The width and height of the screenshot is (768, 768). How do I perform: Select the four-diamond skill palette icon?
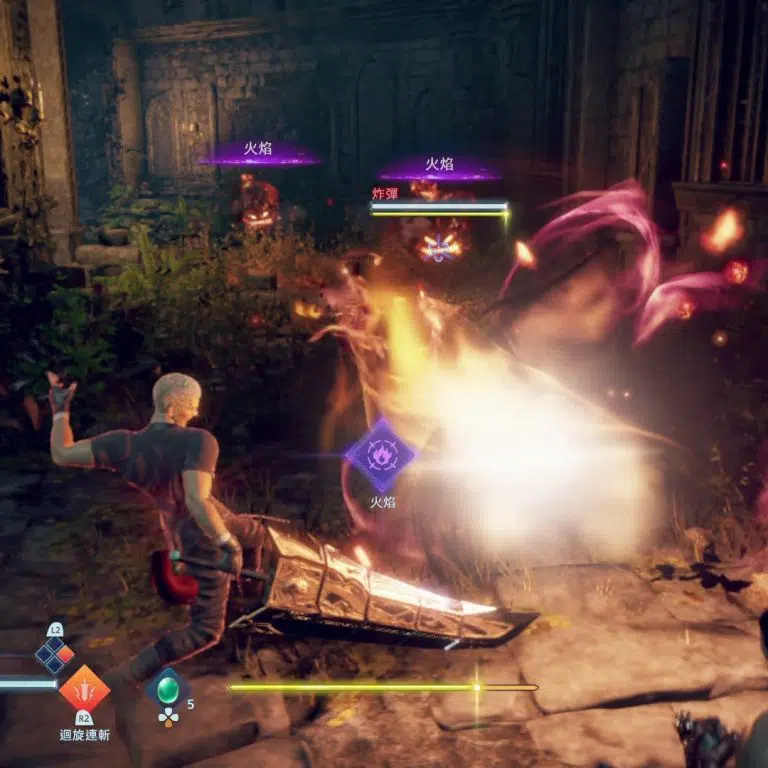55,655
